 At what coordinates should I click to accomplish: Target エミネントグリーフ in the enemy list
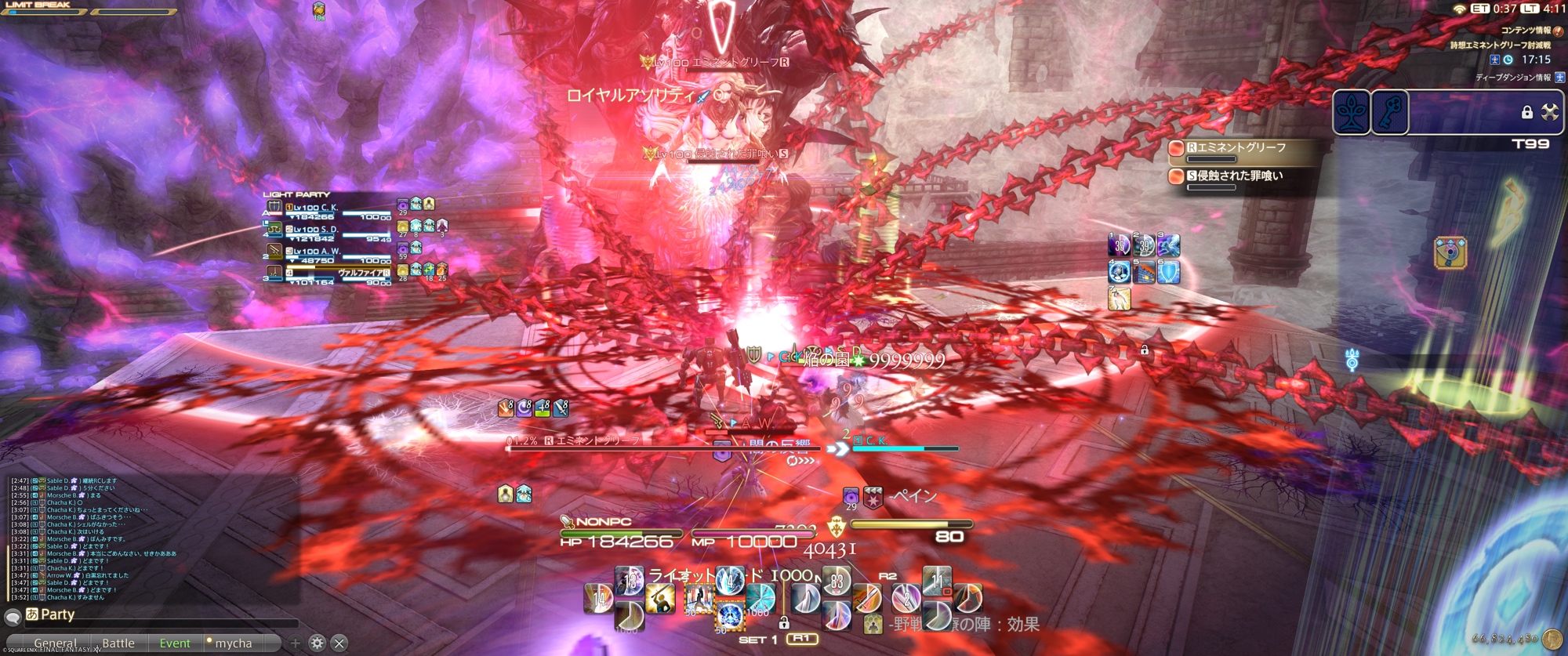point(1239,148)
